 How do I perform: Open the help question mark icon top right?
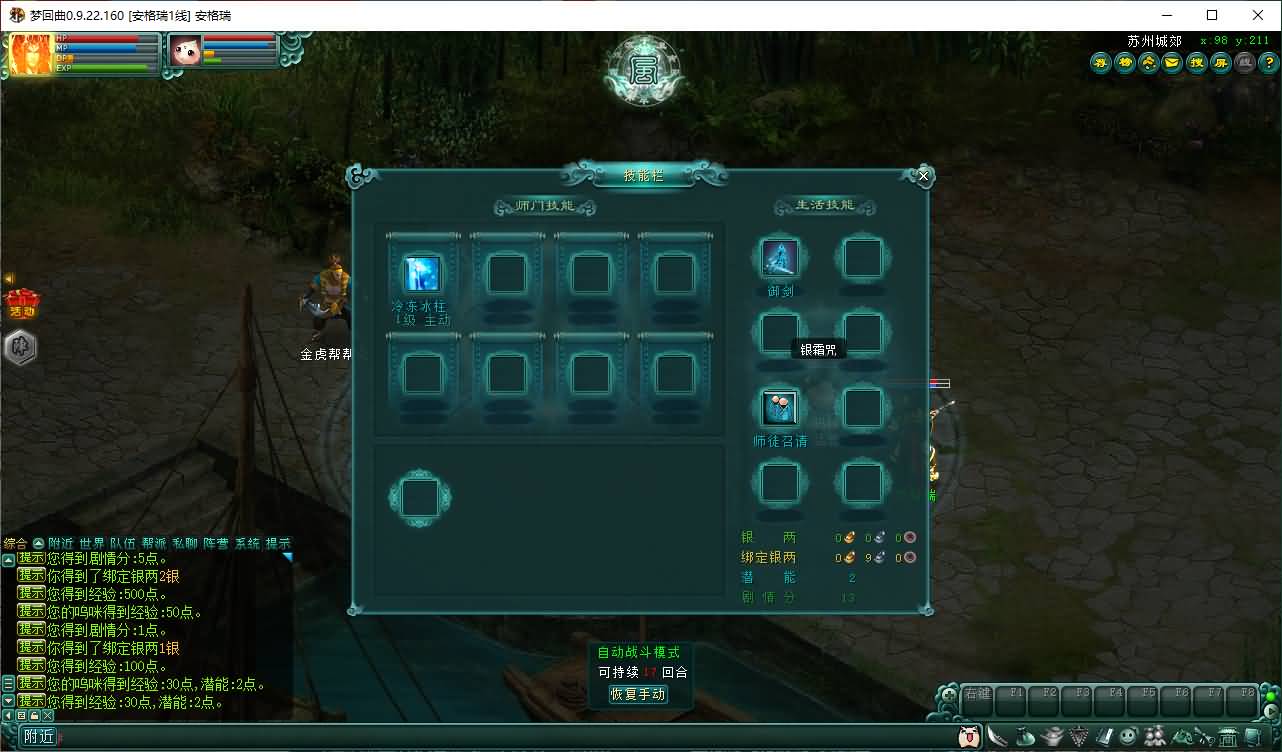(1268, 62)
